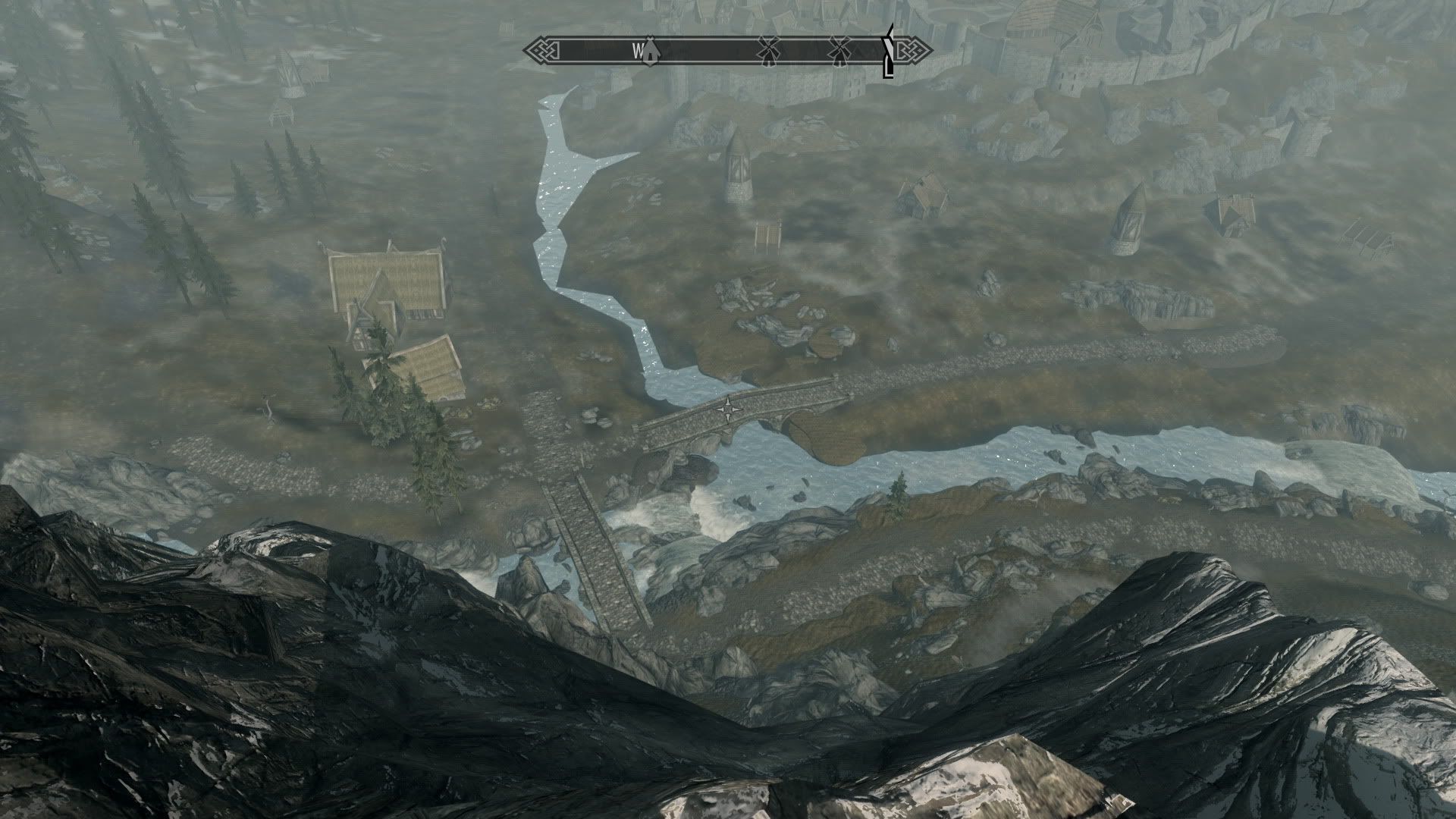Select the tall marker at the compass edge
The height and width of the screenshot is (819, 1456).
tap(888, 52)
